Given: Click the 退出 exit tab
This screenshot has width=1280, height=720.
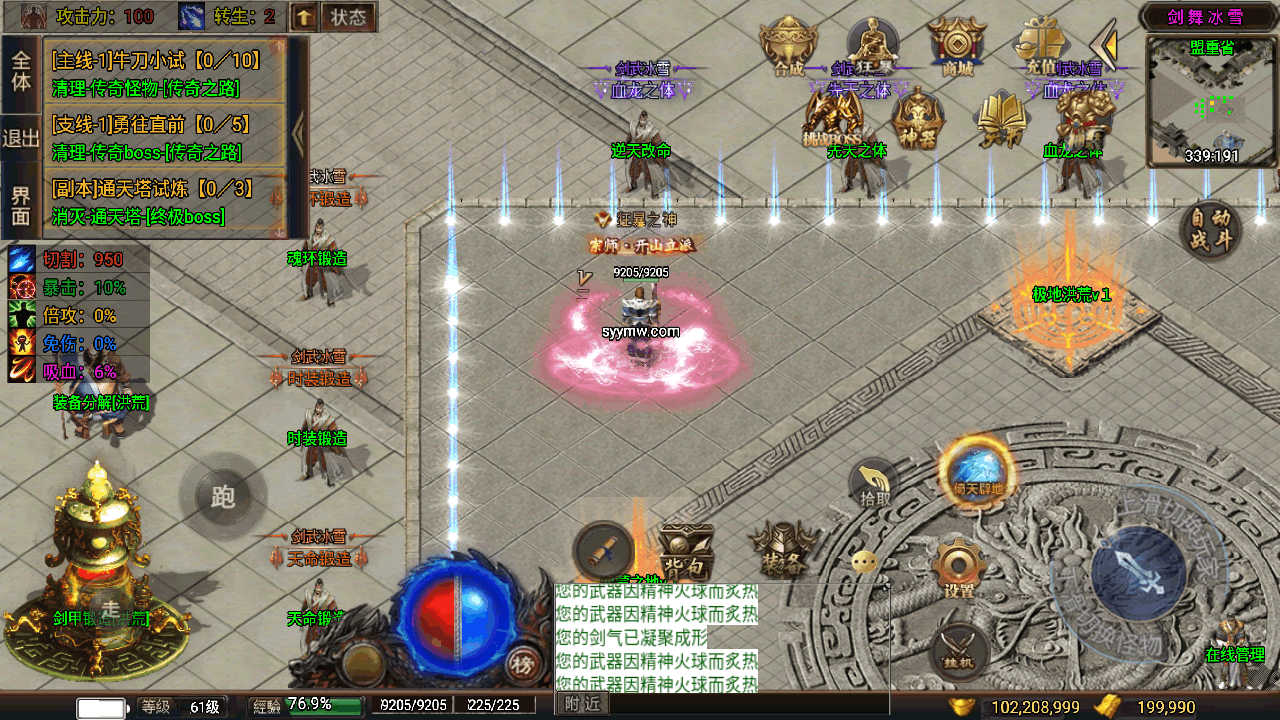Looking at the screenshot, I should (21, 138).
